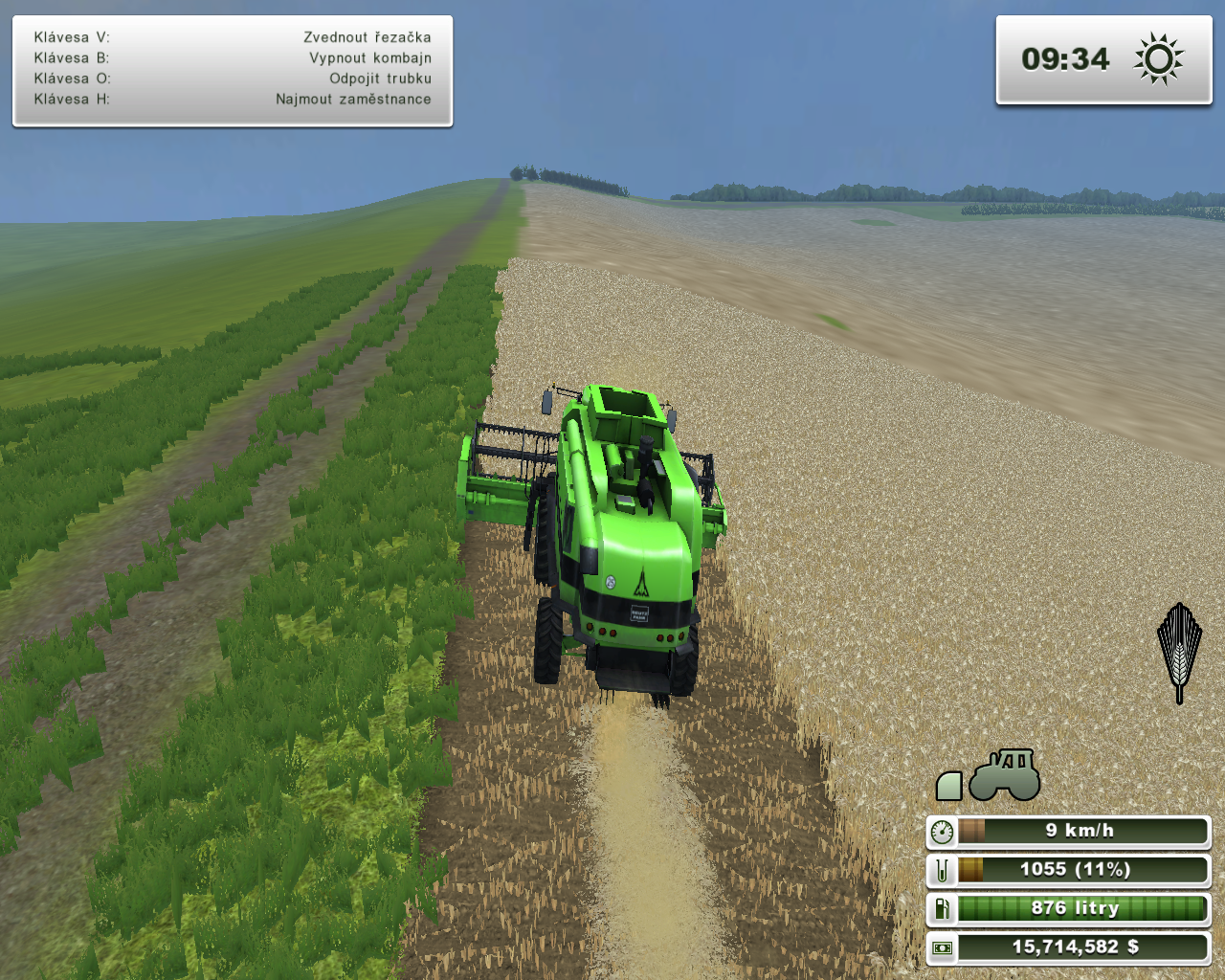The height and width of the screenshot is (980, 1225).
Task: Click the tractor vehicle icon
Action: 1005,775
